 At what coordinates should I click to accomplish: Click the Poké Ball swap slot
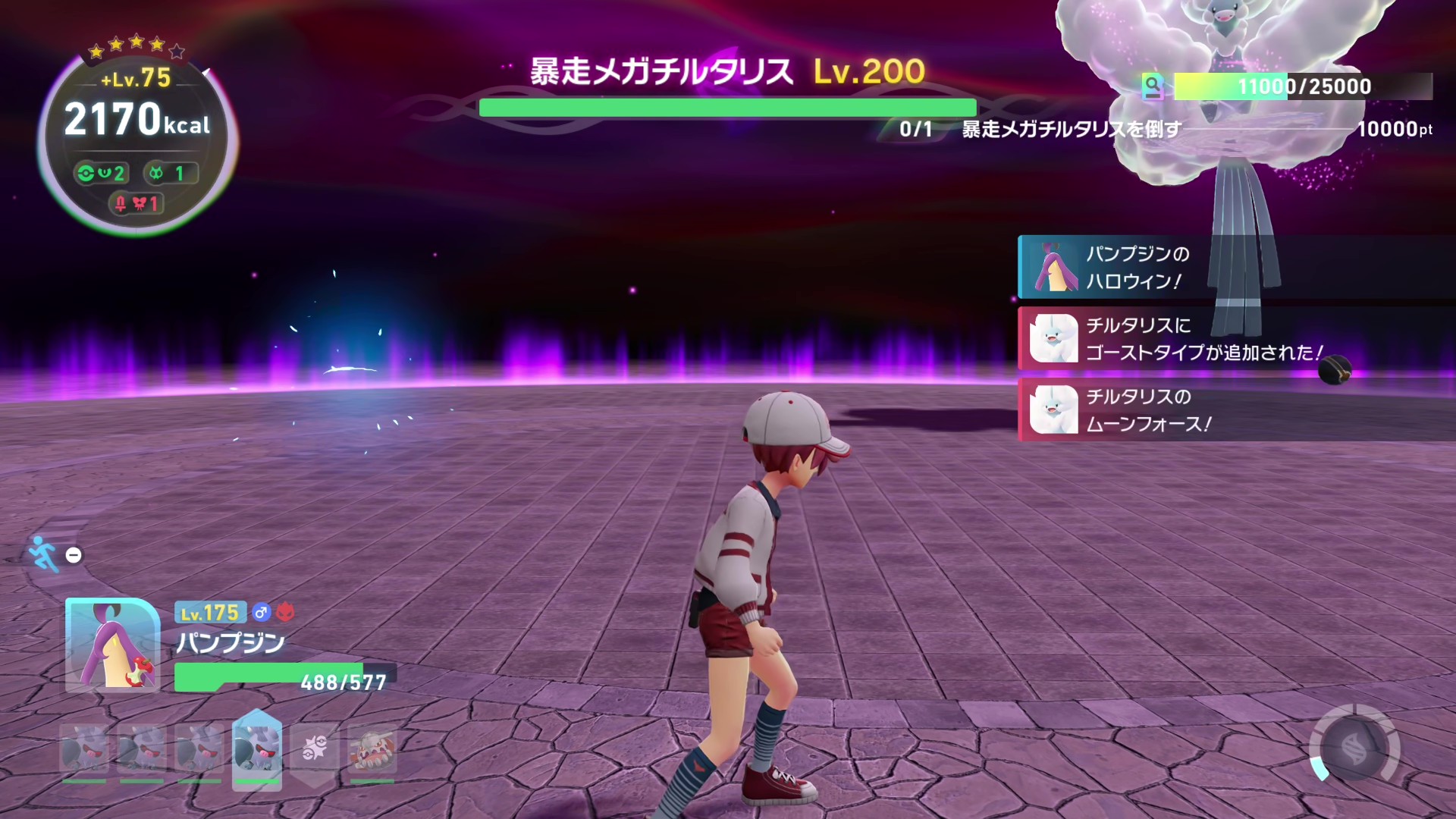tap(314, 750)
